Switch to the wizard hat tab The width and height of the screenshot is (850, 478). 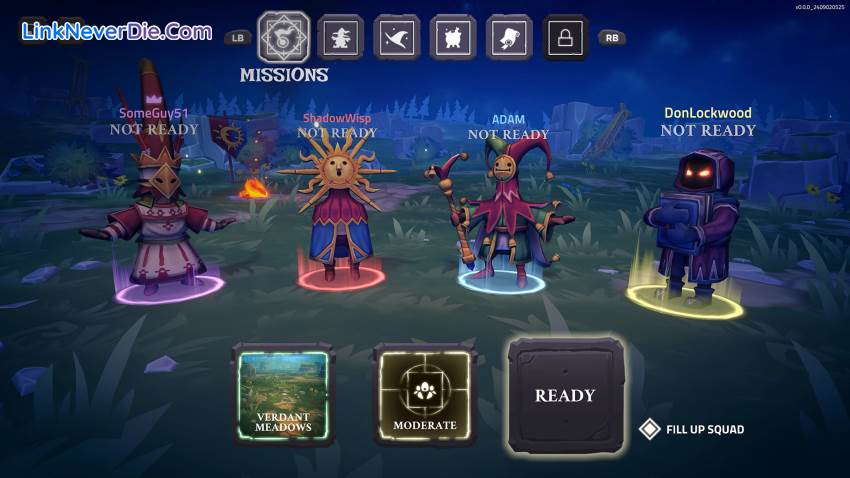pos(397,38)
